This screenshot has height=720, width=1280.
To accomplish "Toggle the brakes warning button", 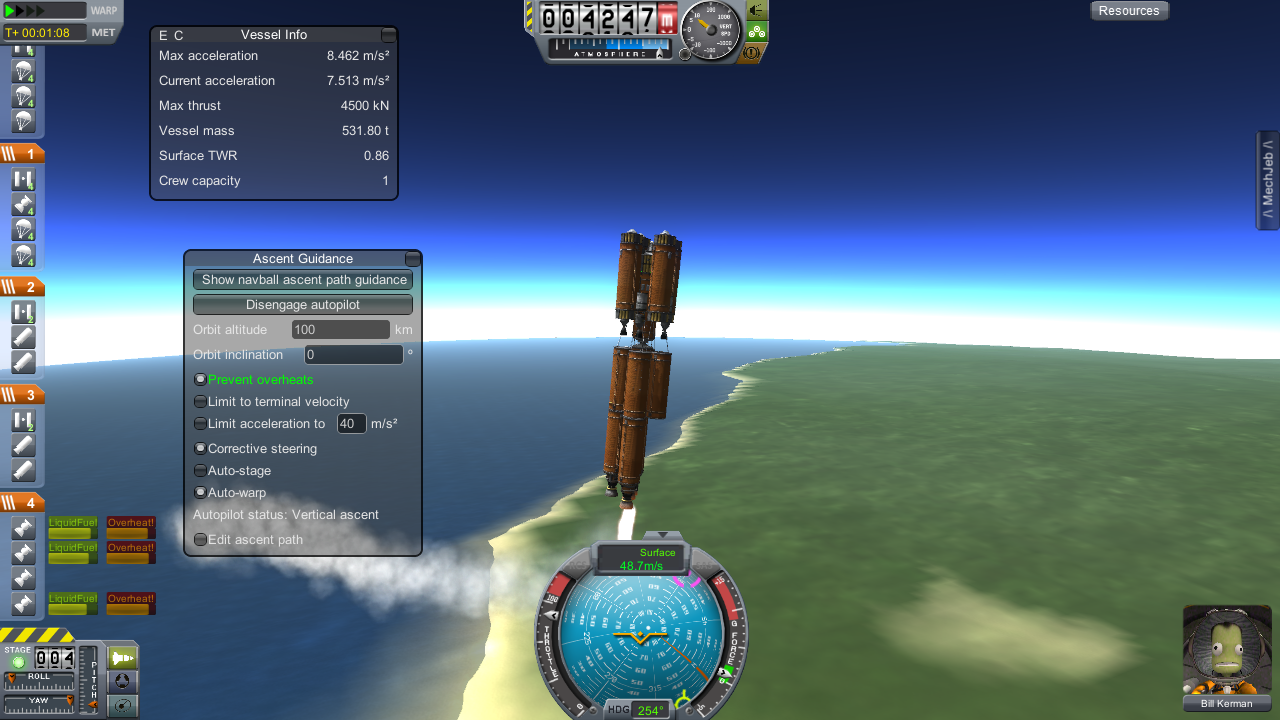I will point(750,52).
